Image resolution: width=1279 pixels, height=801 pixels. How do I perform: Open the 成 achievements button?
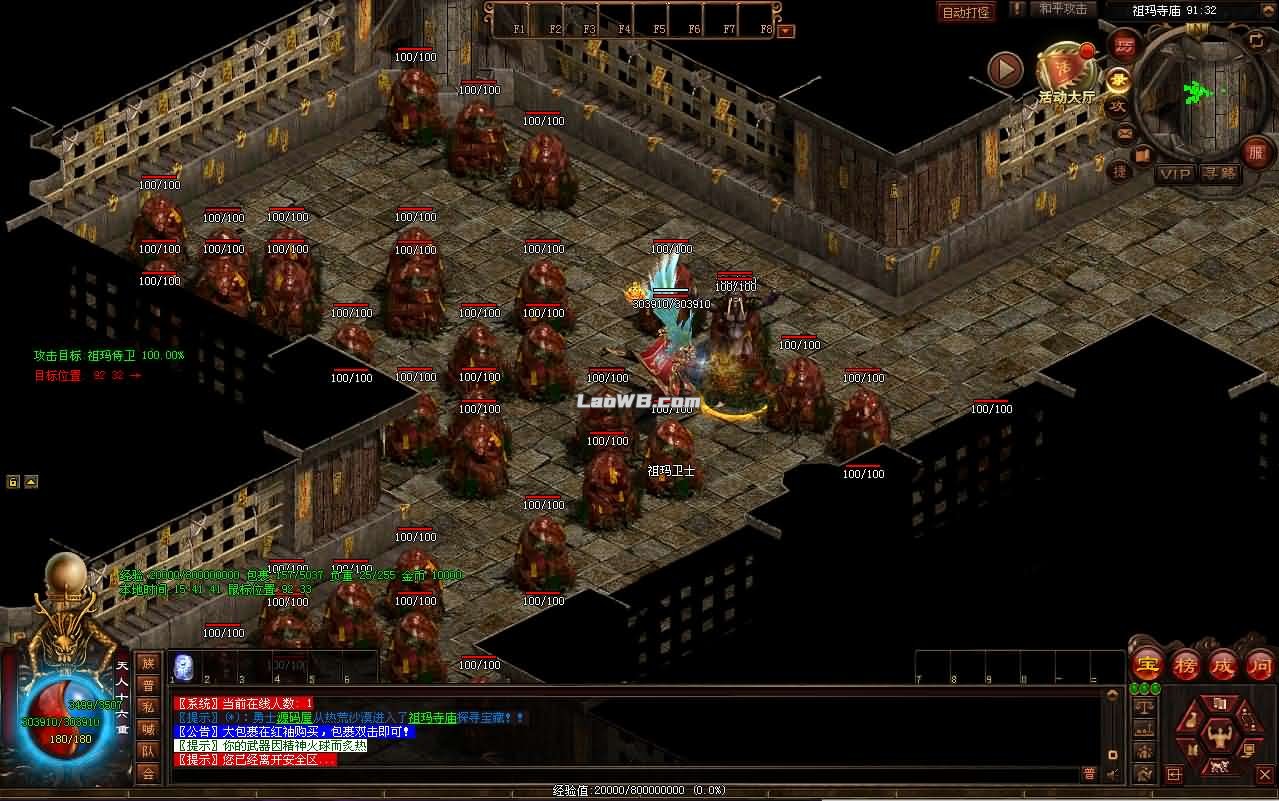click(x=1223, y=664)
